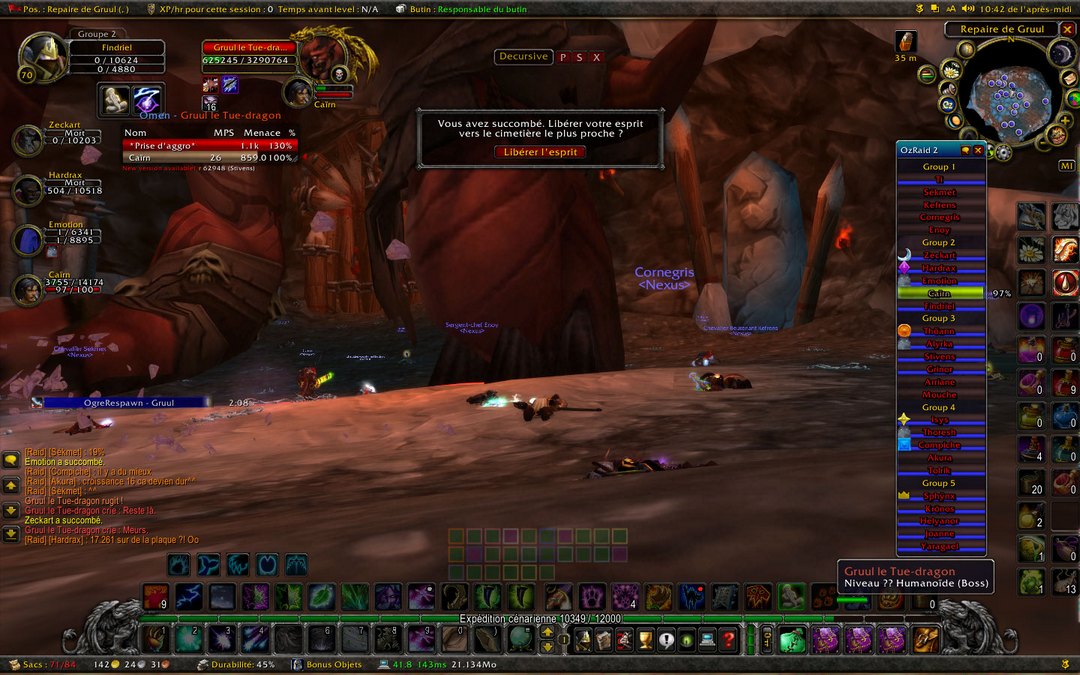Image resolution: width=1080 pixels, height=675 pixels.
Task: Open the red question mark help menu
Action: click(x=729, y=639)
